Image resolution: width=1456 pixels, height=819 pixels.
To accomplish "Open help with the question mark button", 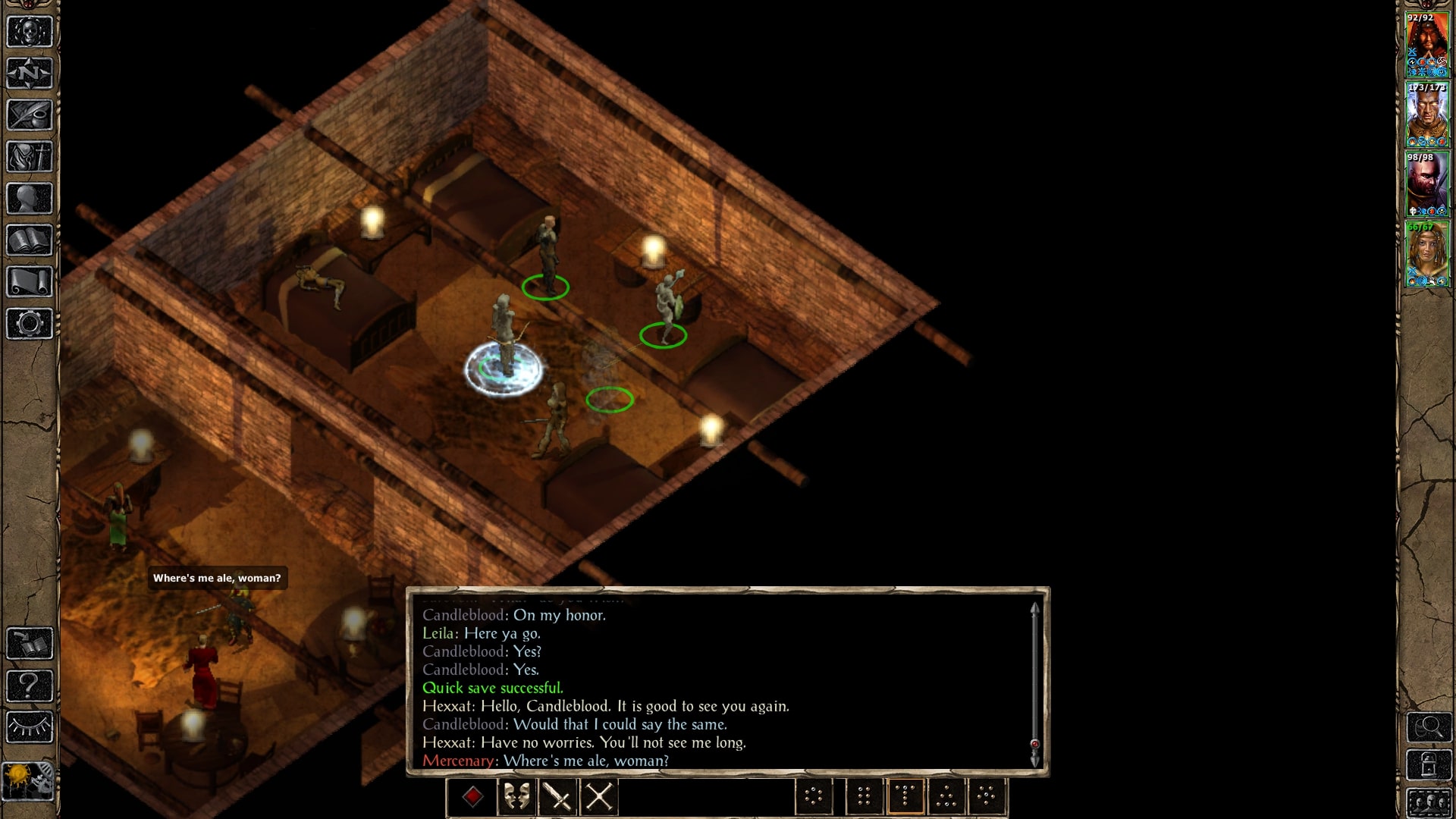I will pos(30,686).
